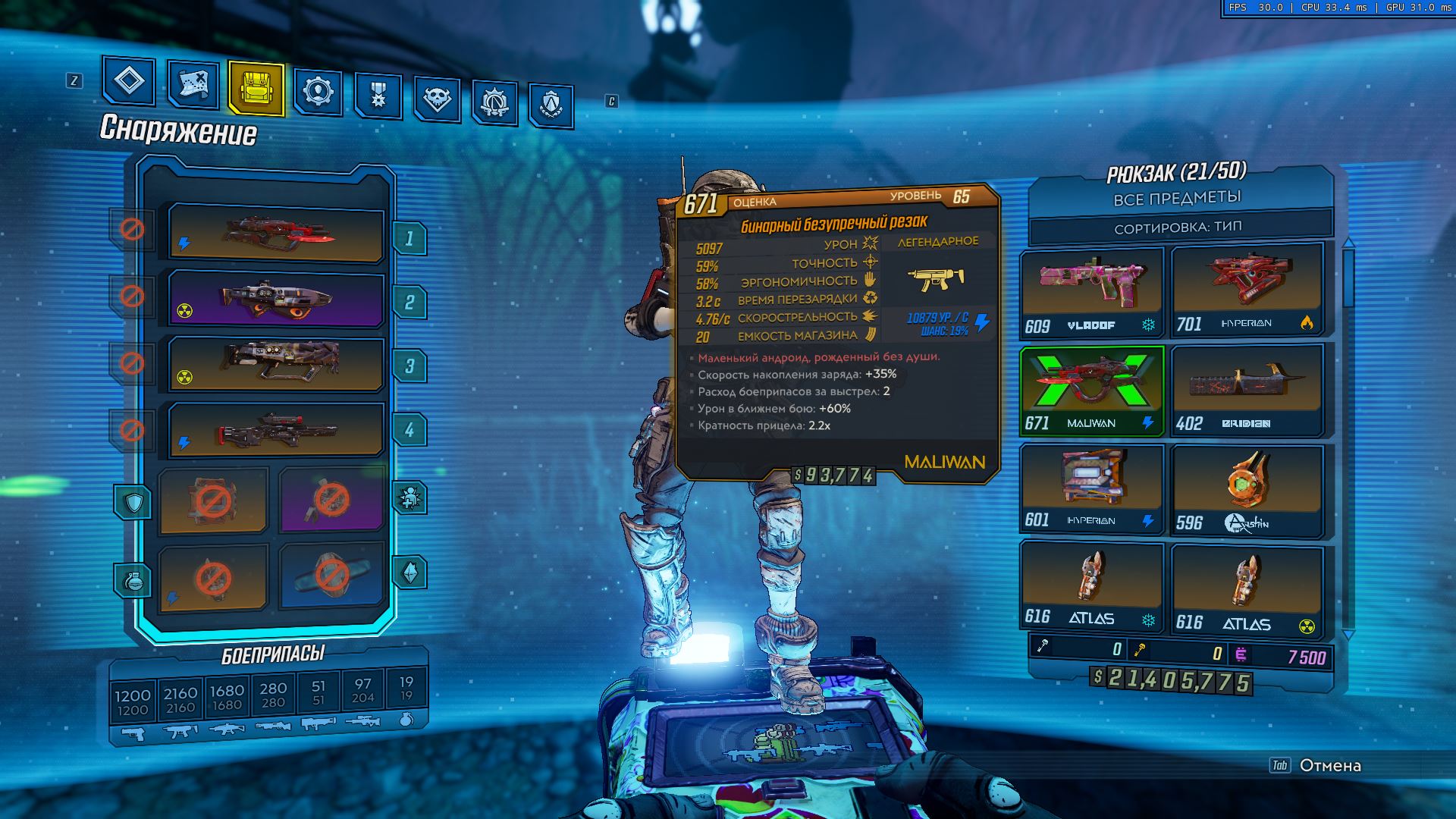Screen dimensions: 1456x819
Task: Select the Eridian 402 item
Action: (x=1247, y=391)
